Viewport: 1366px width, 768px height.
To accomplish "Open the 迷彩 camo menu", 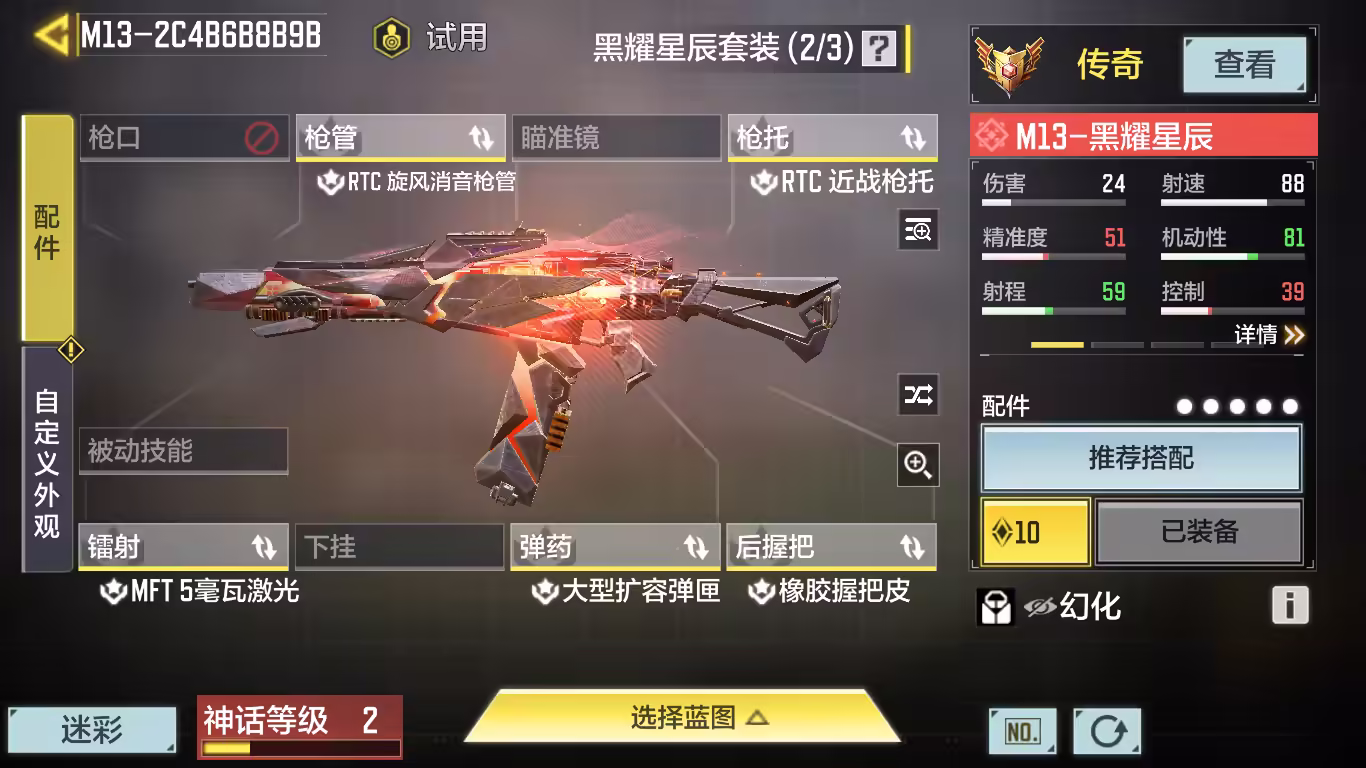I will (x=92, y=730).
